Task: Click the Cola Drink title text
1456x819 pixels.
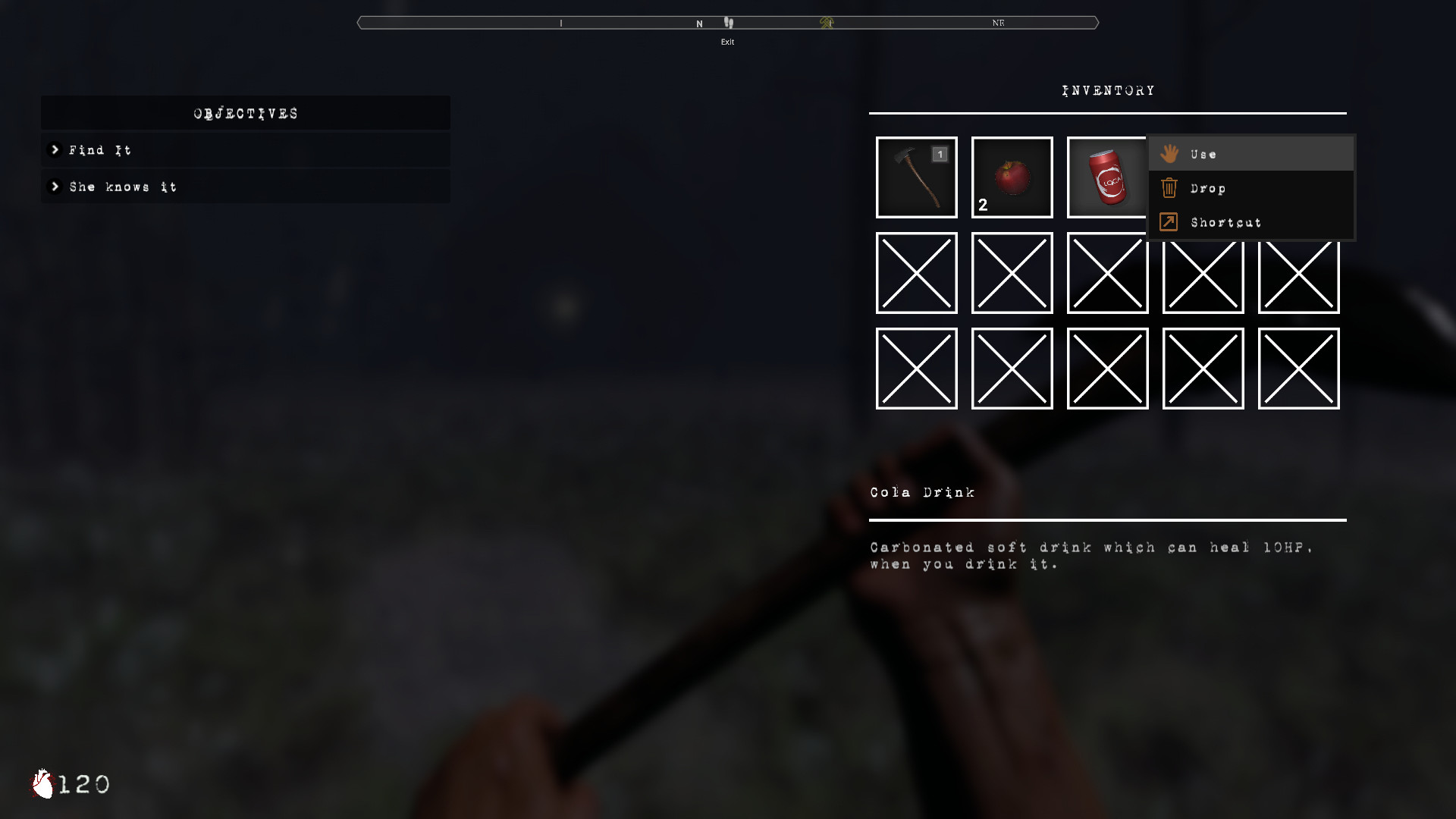Action: coord(924,491)
